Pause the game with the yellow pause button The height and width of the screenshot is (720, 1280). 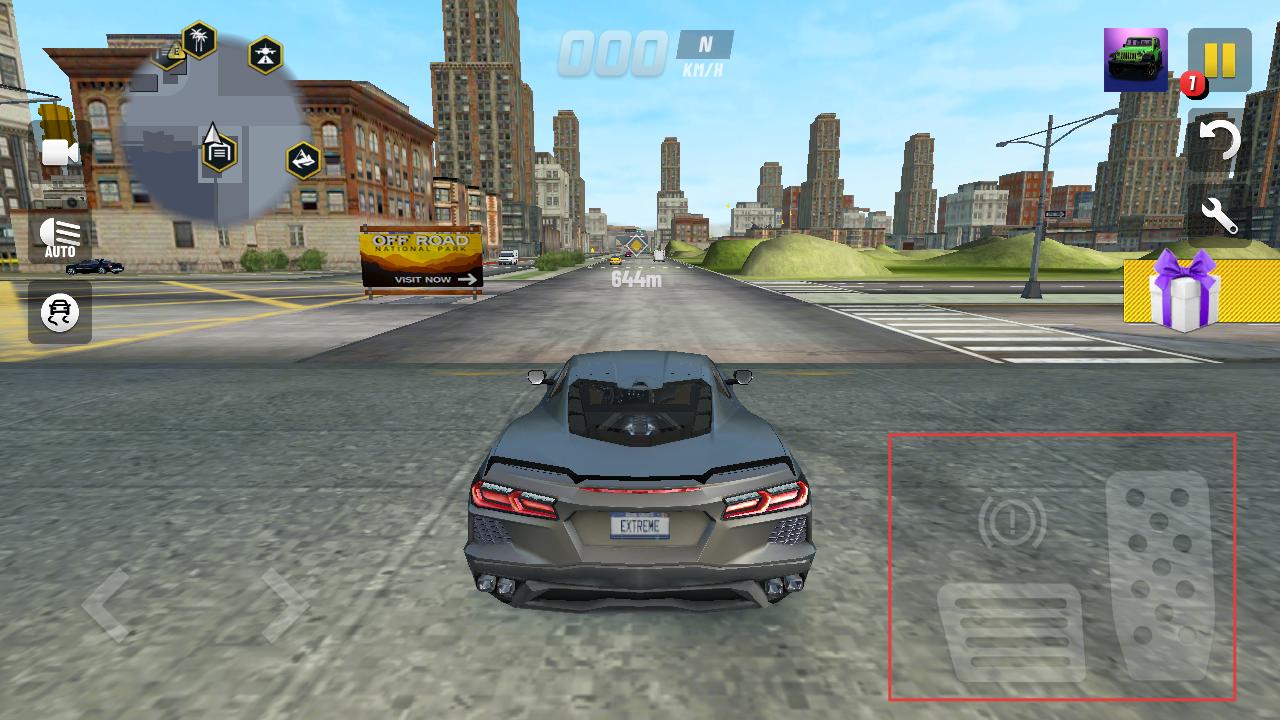click(x=1219, y=60)
